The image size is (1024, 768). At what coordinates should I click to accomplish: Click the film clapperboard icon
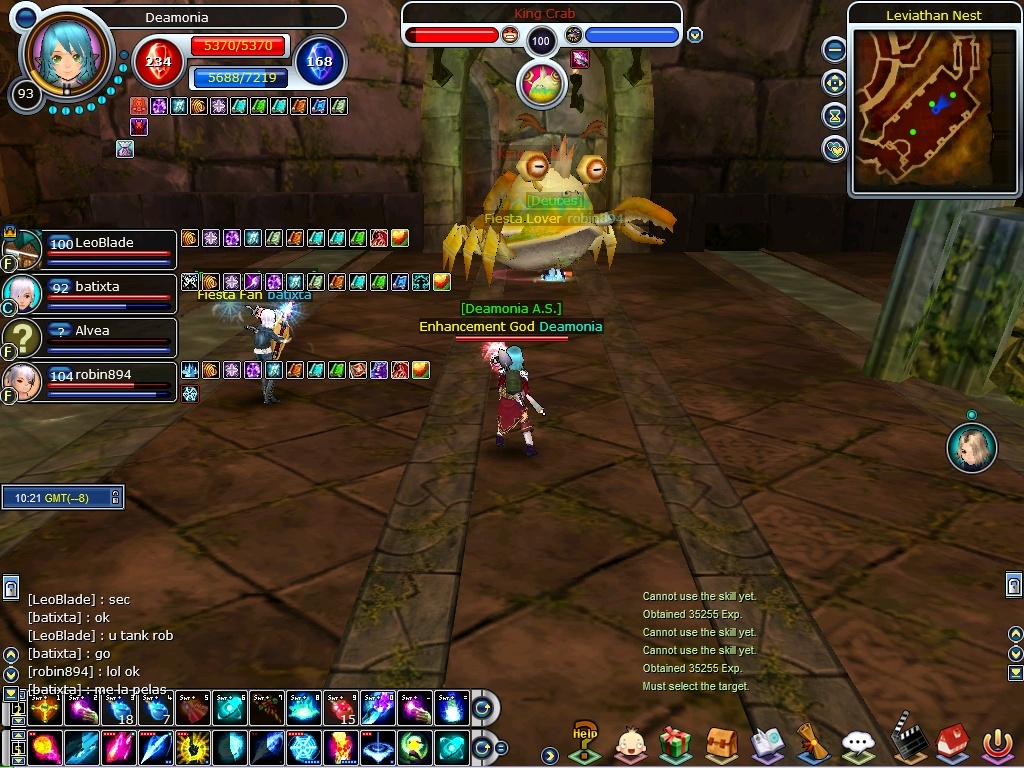[905, 740]
